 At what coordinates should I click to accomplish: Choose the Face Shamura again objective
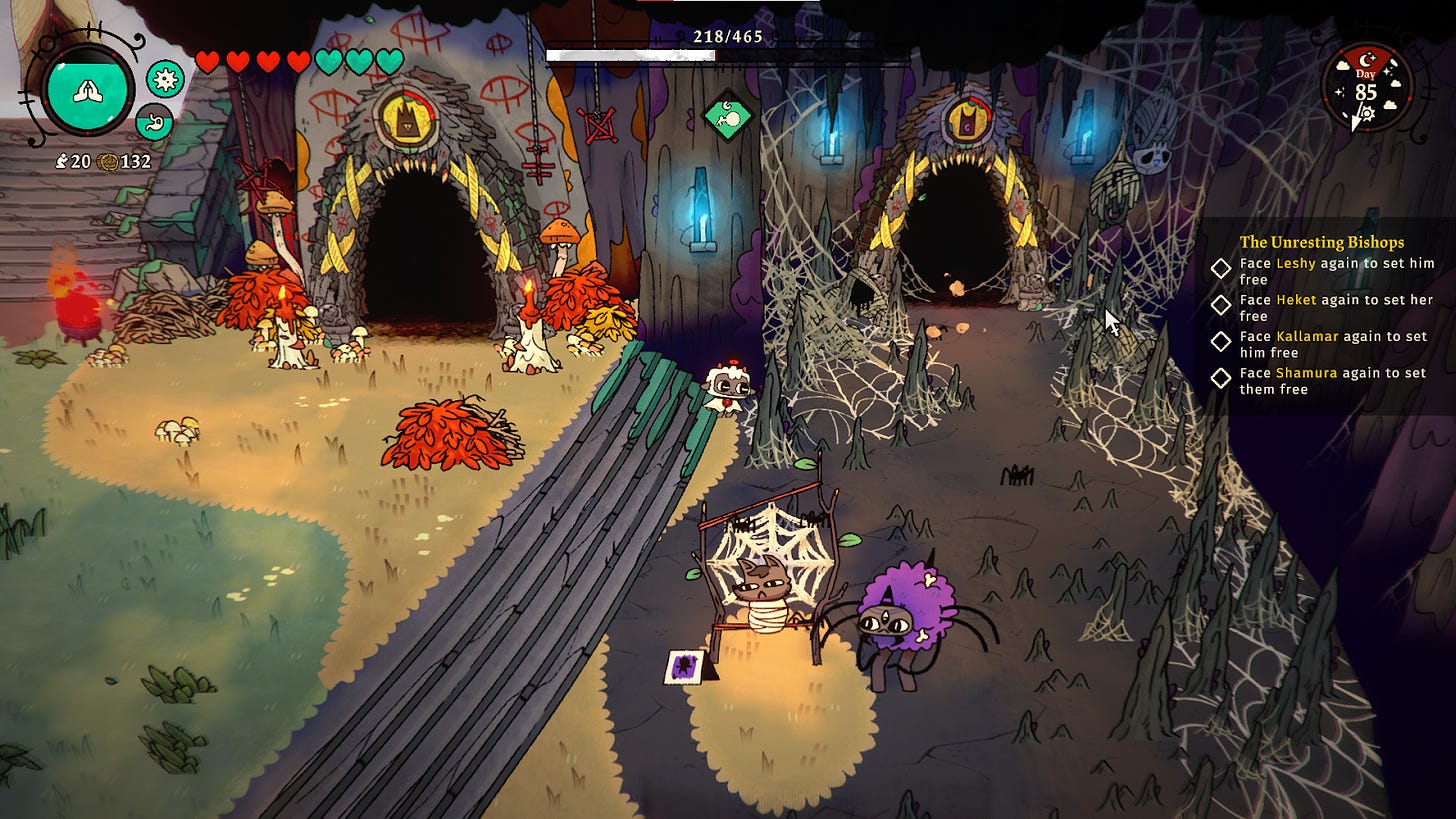[1333, 380]
